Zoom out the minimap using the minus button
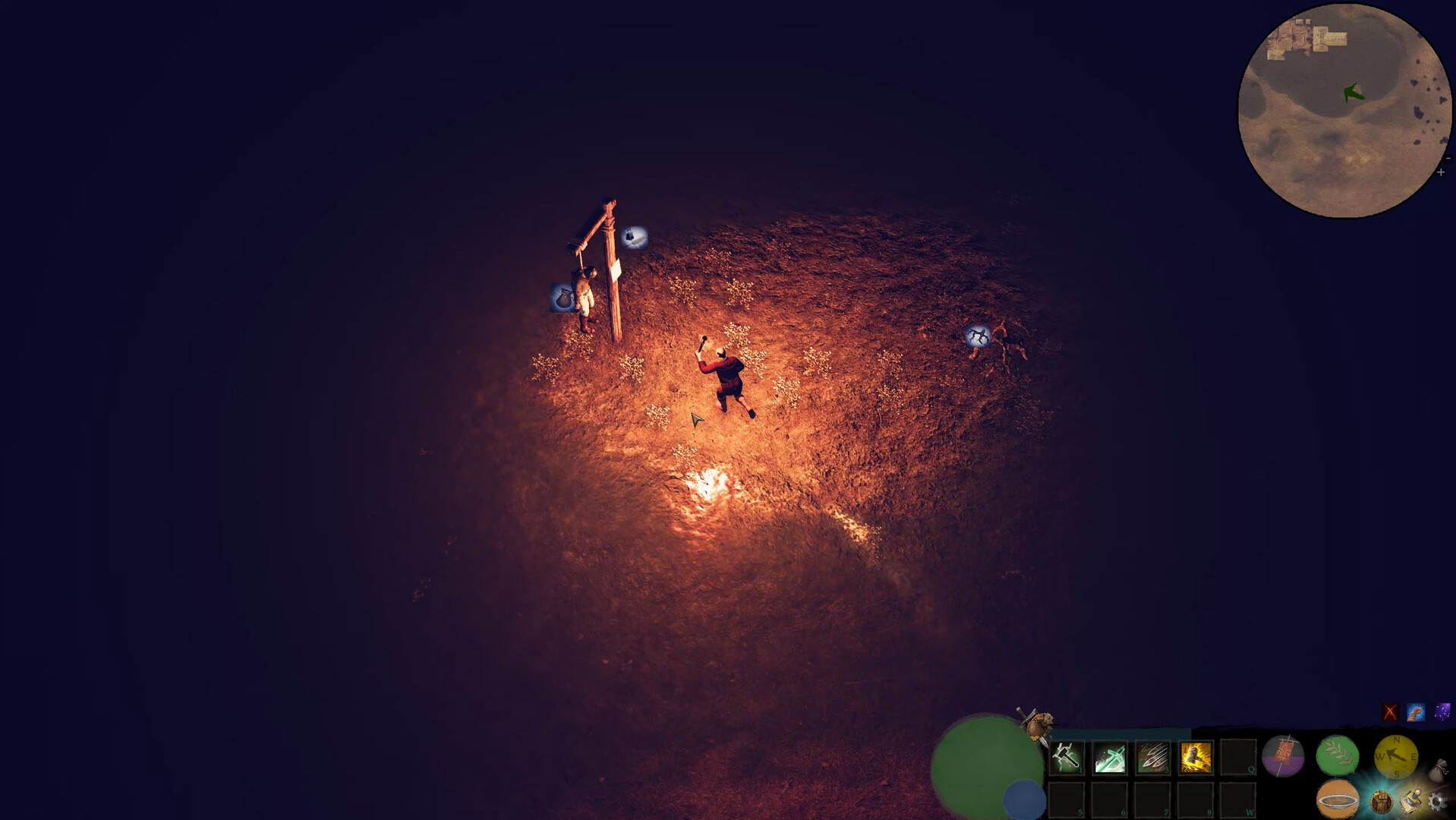 tap(1448, 158)
